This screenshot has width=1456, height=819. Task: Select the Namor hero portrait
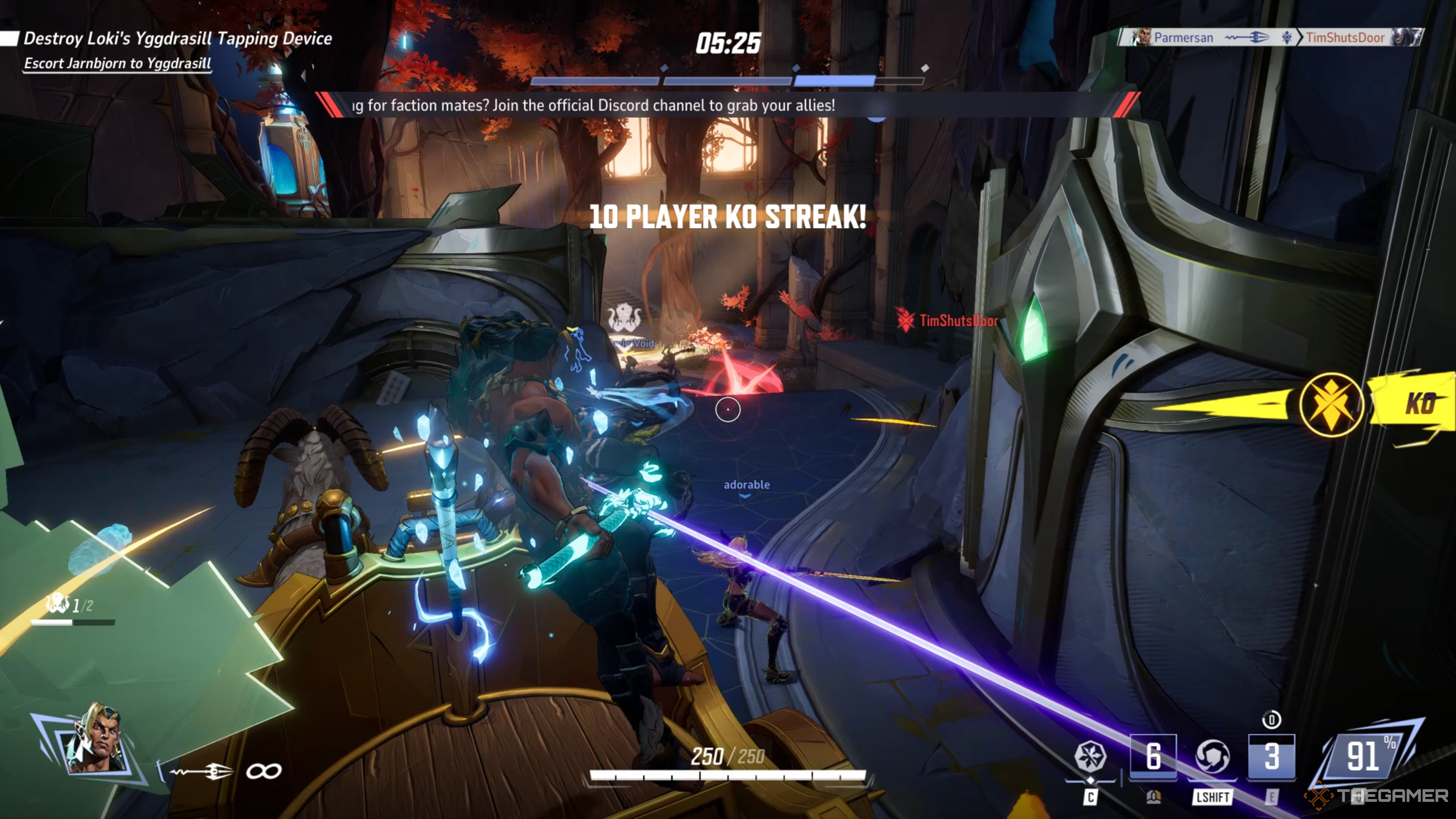95,737
